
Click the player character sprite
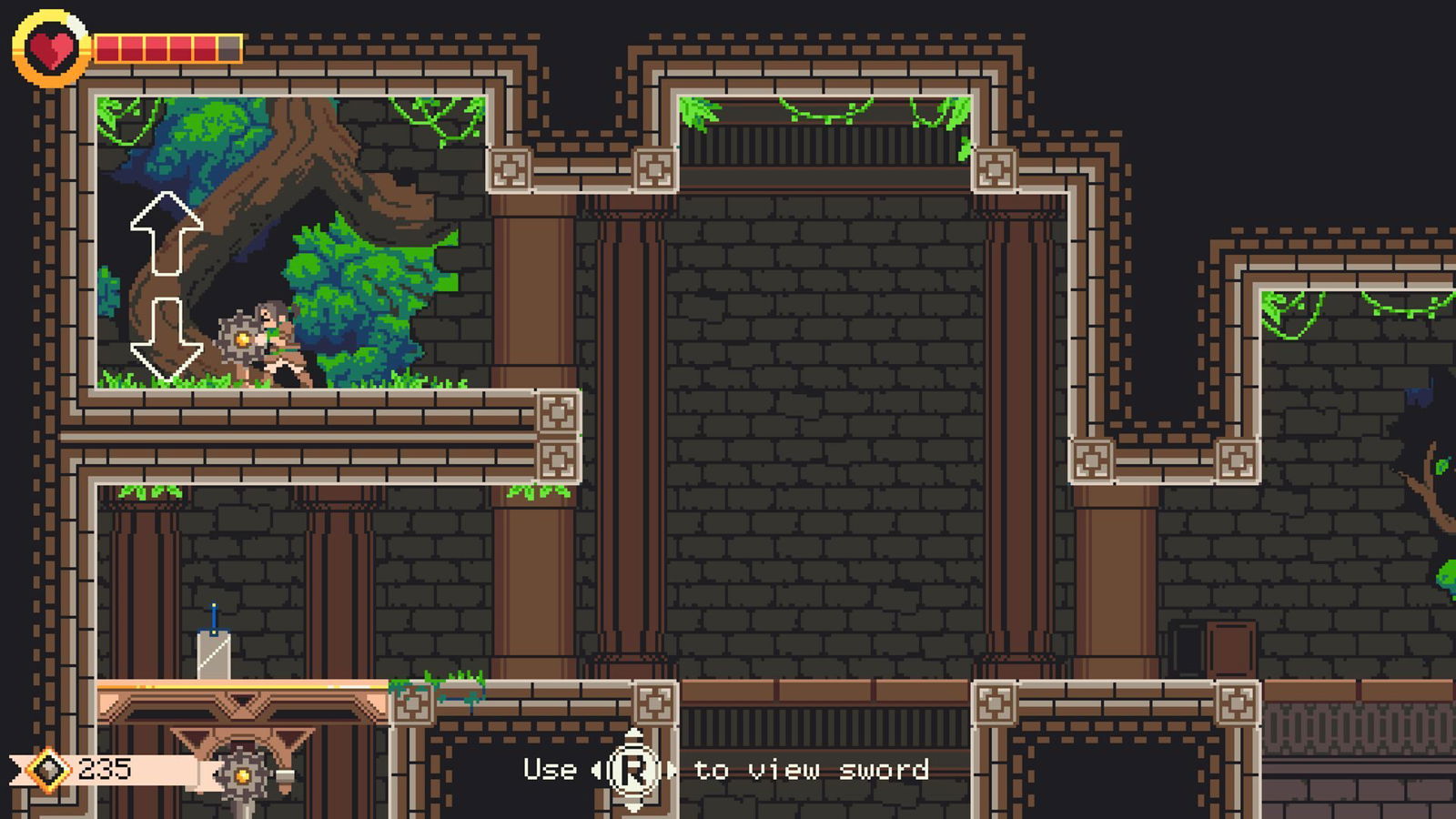[x=273, y=341]
